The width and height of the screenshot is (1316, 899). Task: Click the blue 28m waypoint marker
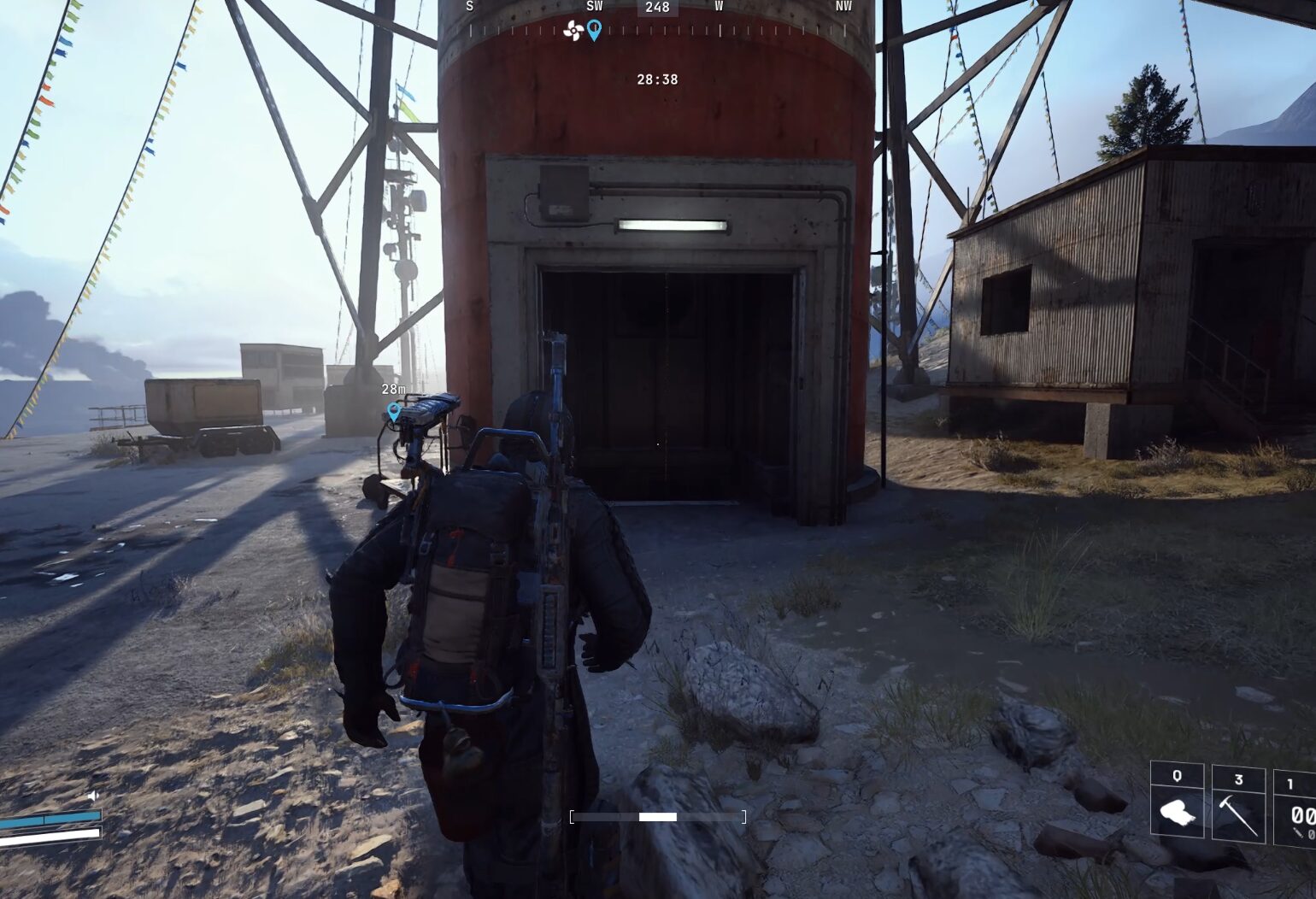pos(394,412)
